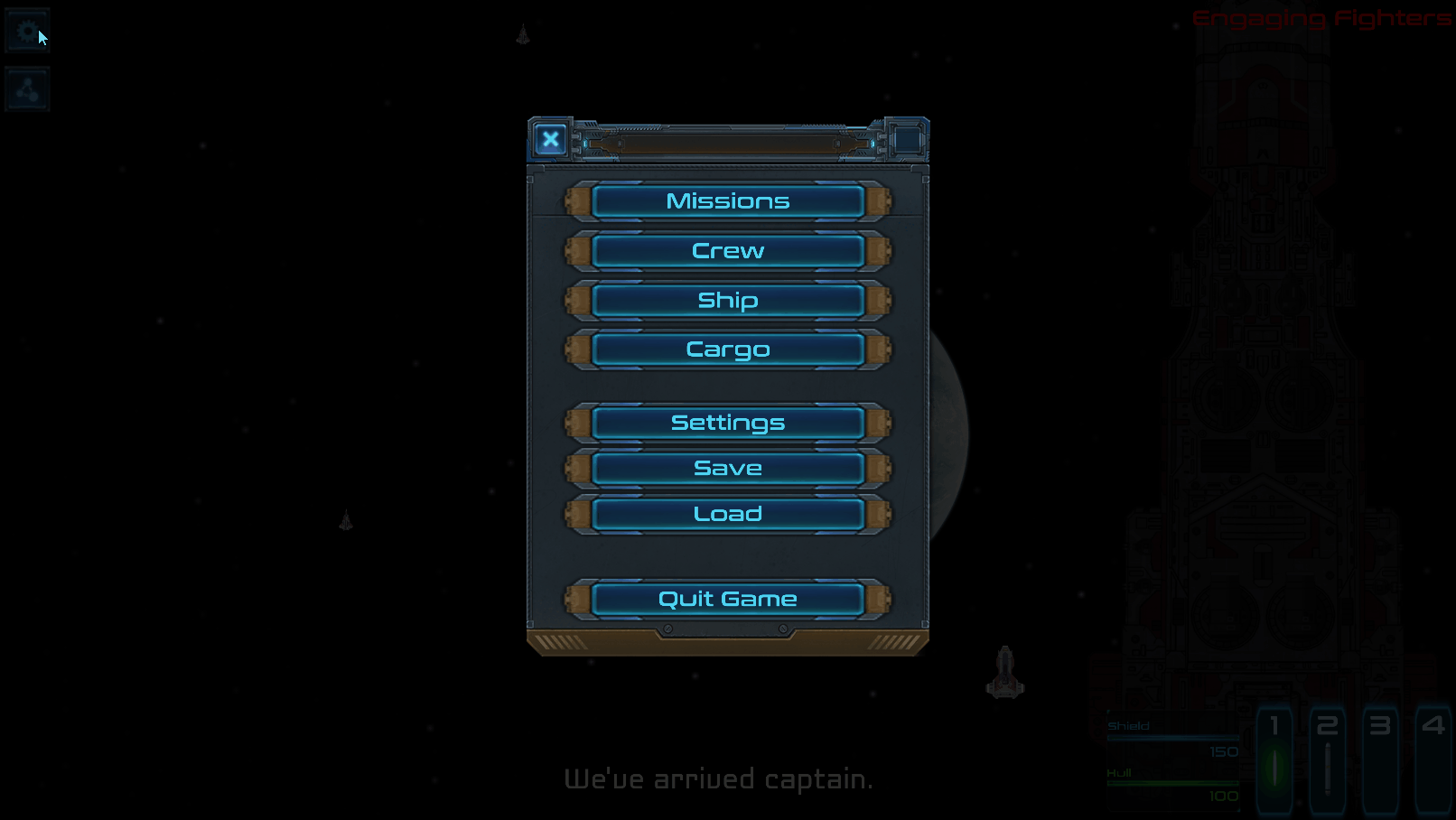Open the Crew menu

(x=726, y=250)
